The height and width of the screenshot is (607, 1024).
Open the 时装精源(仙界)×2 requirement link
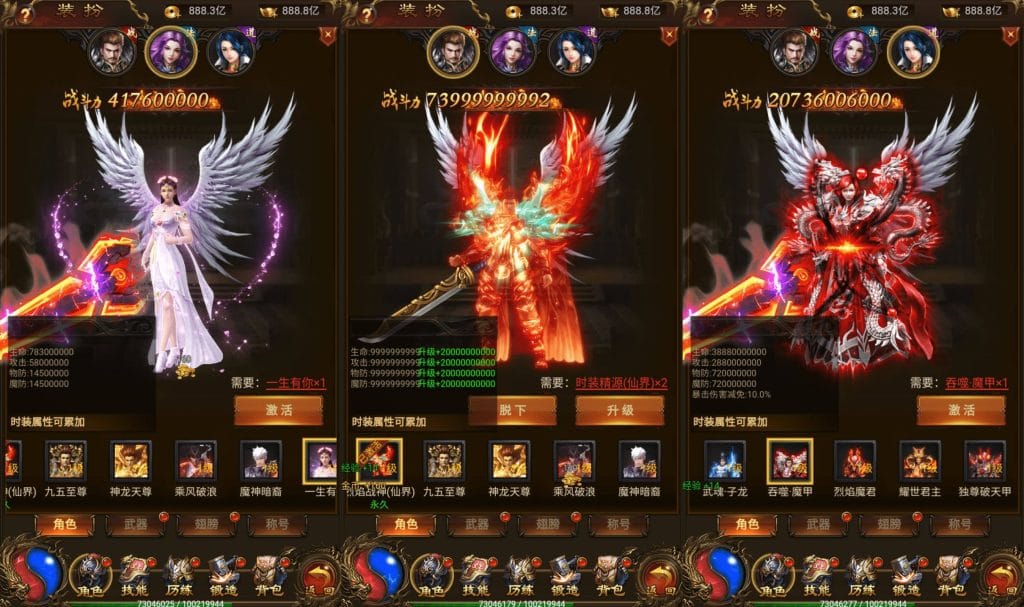pyautogui.click(x=621, y=383)
